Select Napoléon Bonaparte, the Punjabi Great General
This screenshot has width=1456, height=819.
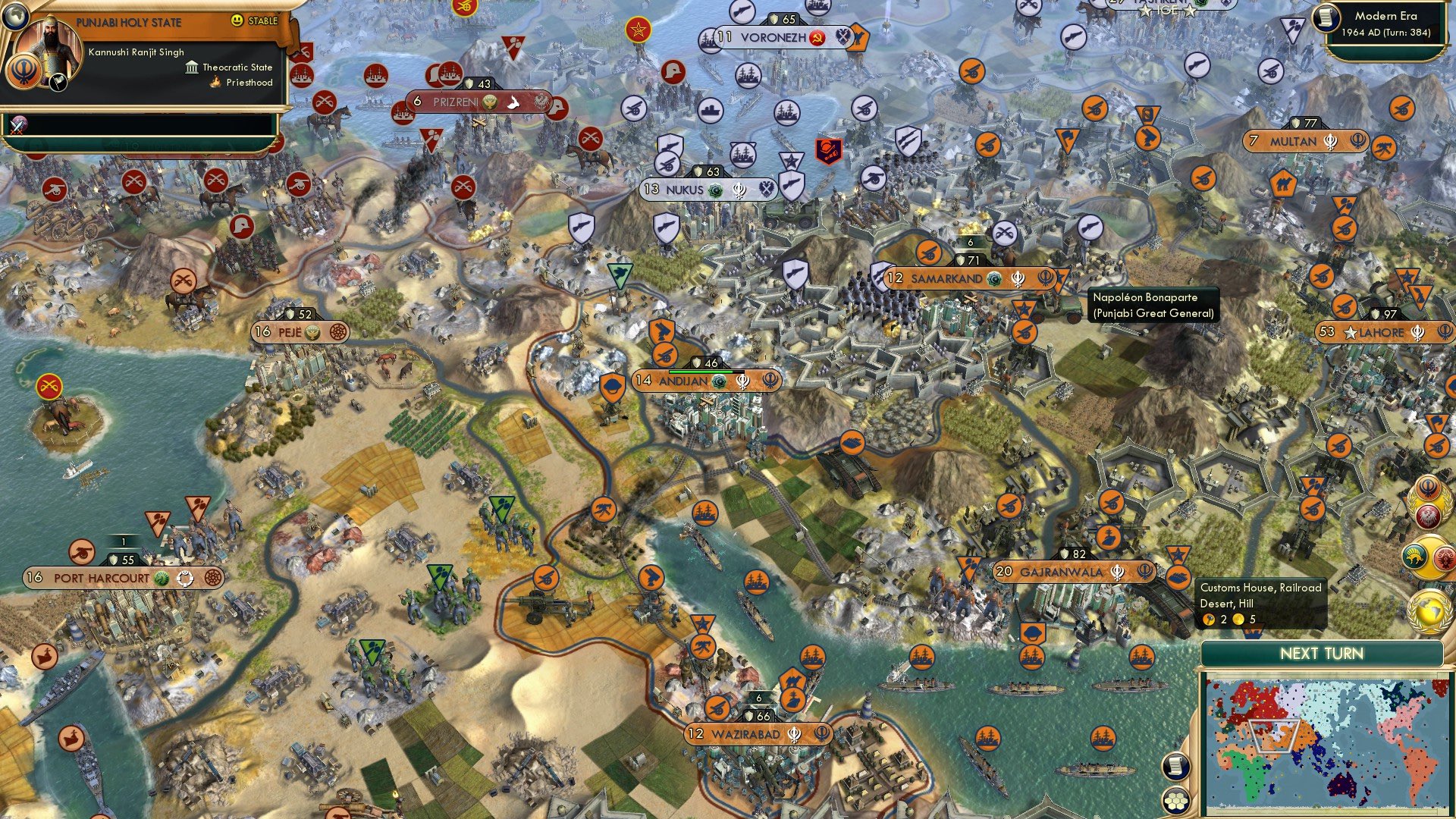[1023, 308]
